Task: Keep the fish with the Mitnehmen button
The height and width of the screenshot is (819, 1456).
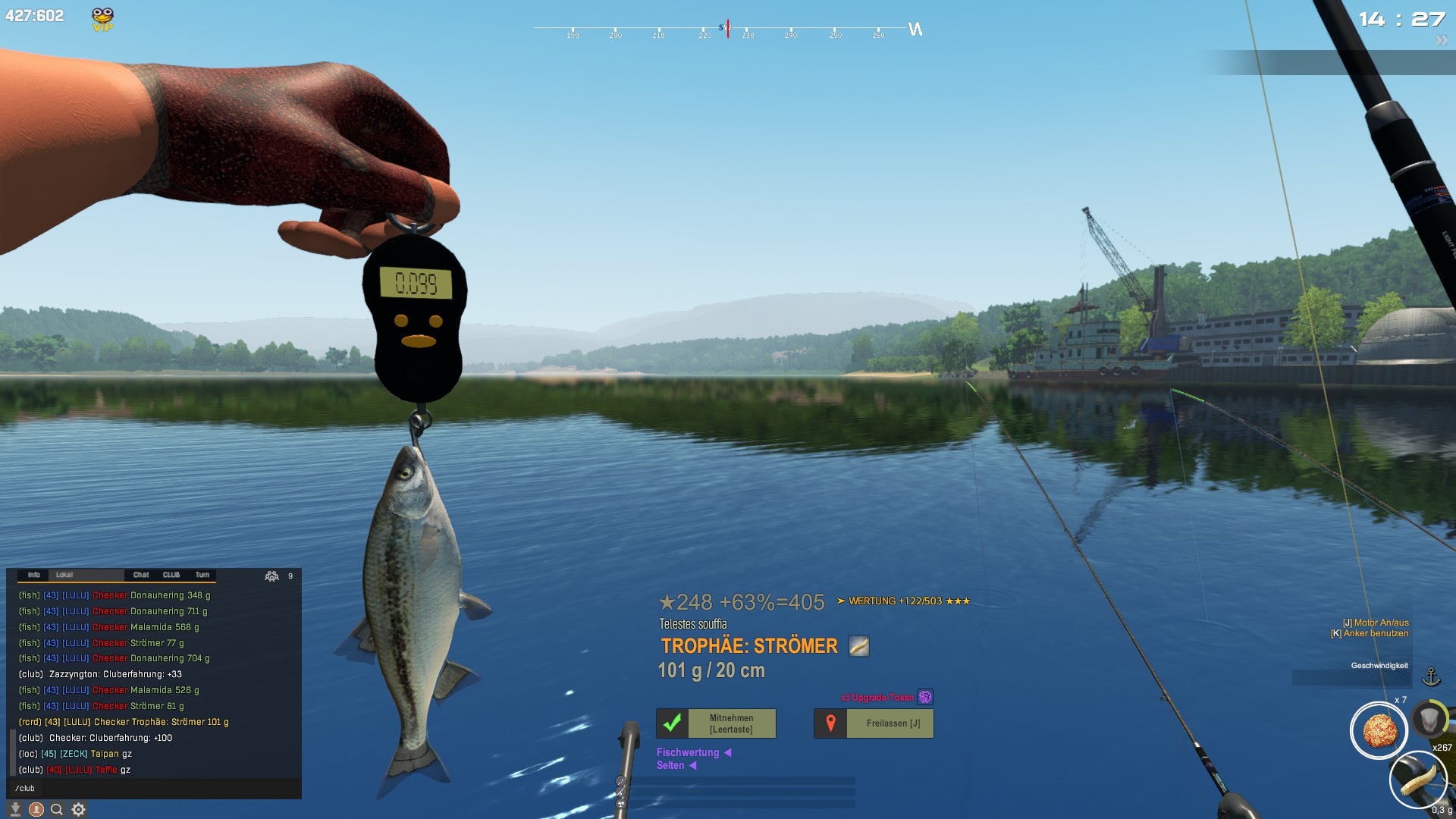Action: (715, 723)
